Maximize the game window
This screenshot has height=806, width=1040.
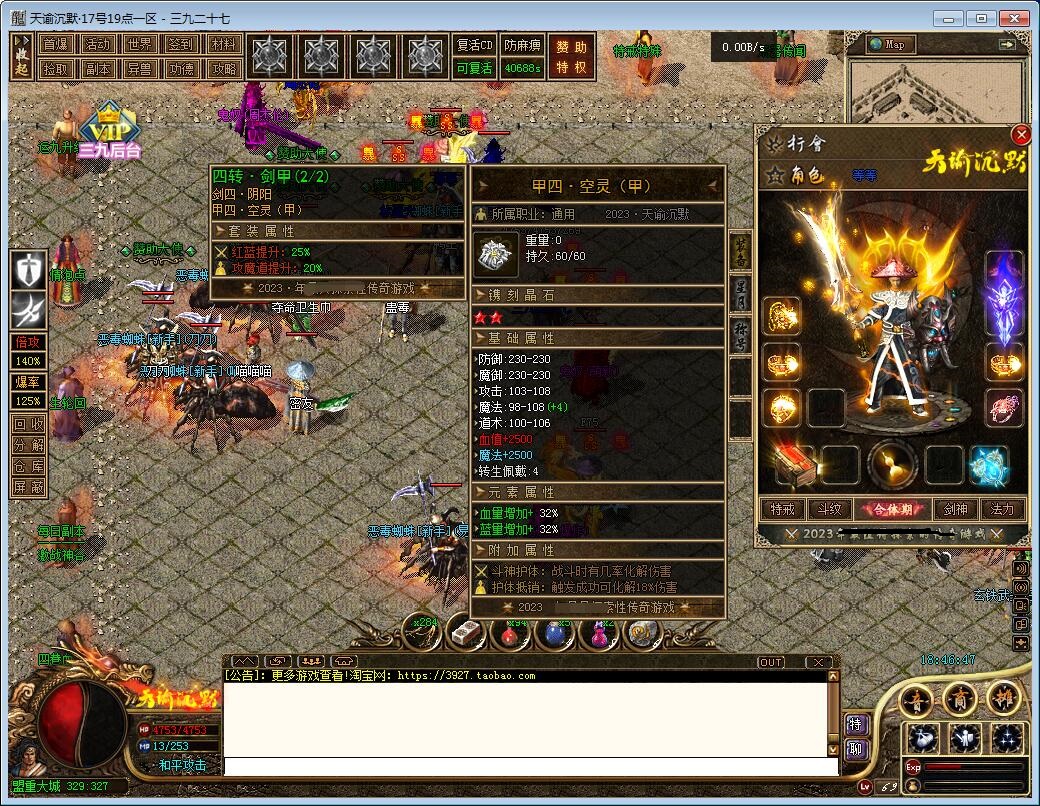click(983, 18)
